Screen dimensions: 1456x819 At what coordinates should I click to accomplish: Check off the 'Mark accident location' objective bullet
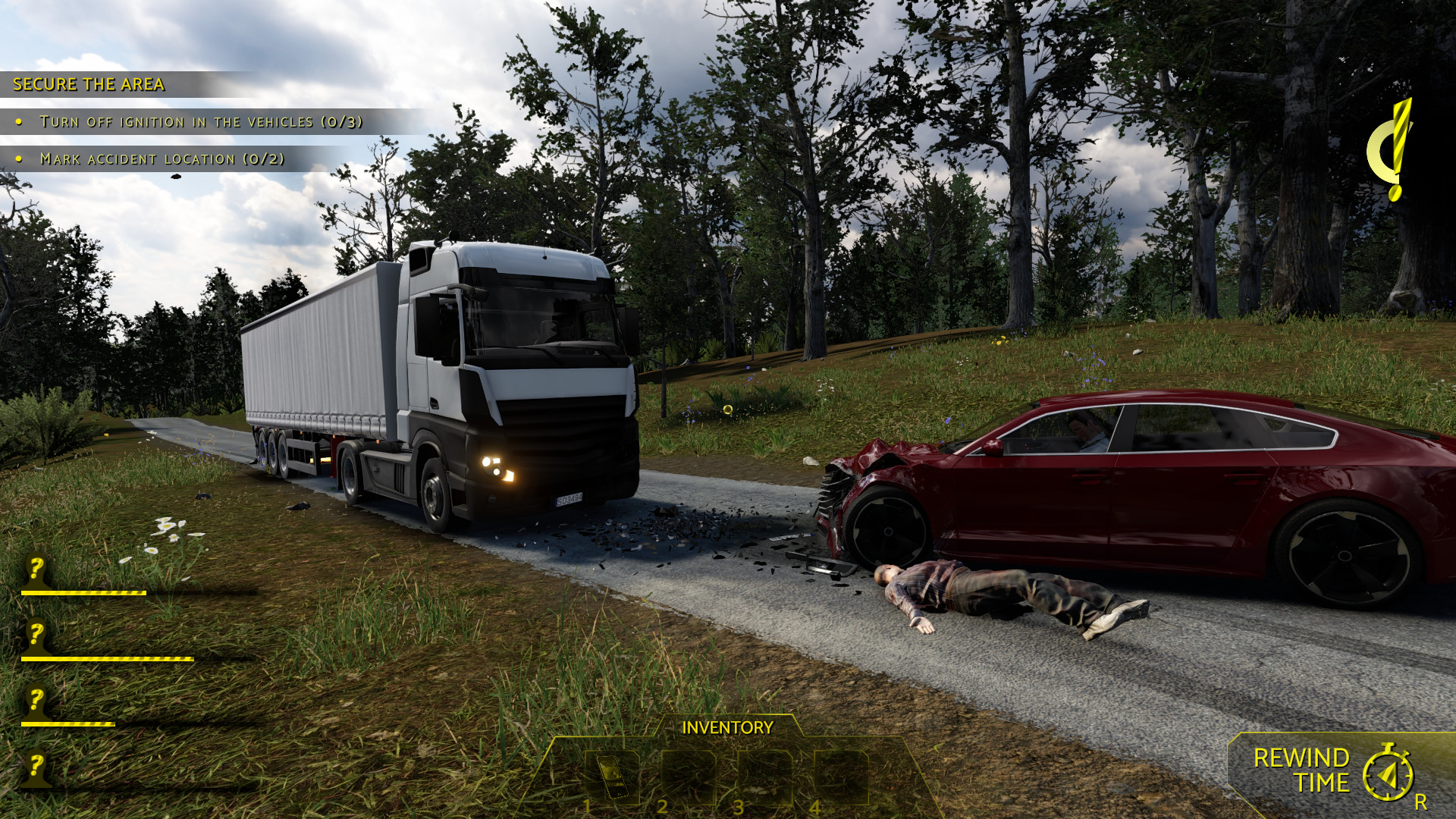(19, 159)
